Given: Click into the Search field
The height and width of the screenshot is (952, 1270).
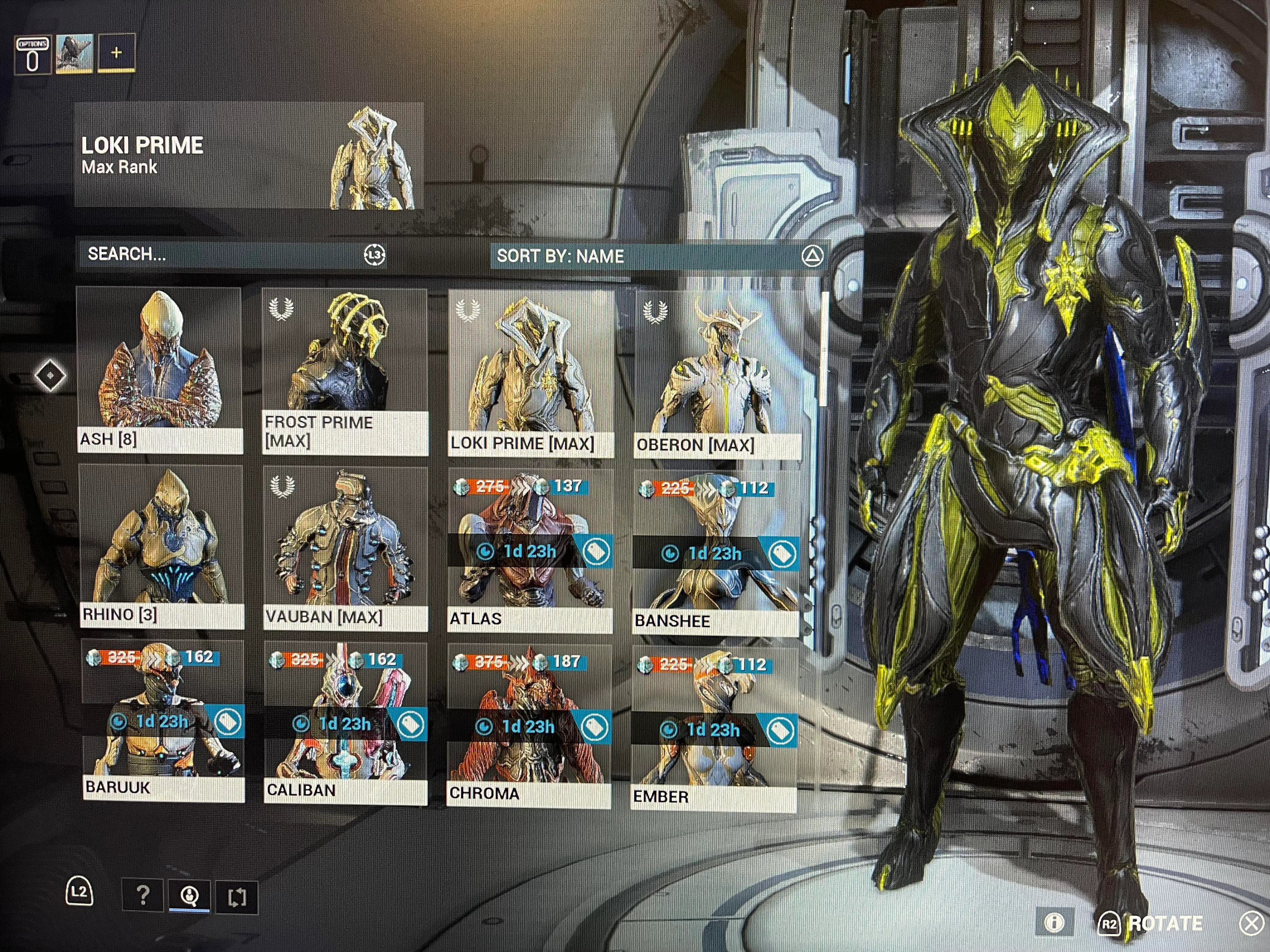Looking at the screenshot, I should (x=224, y=254).
